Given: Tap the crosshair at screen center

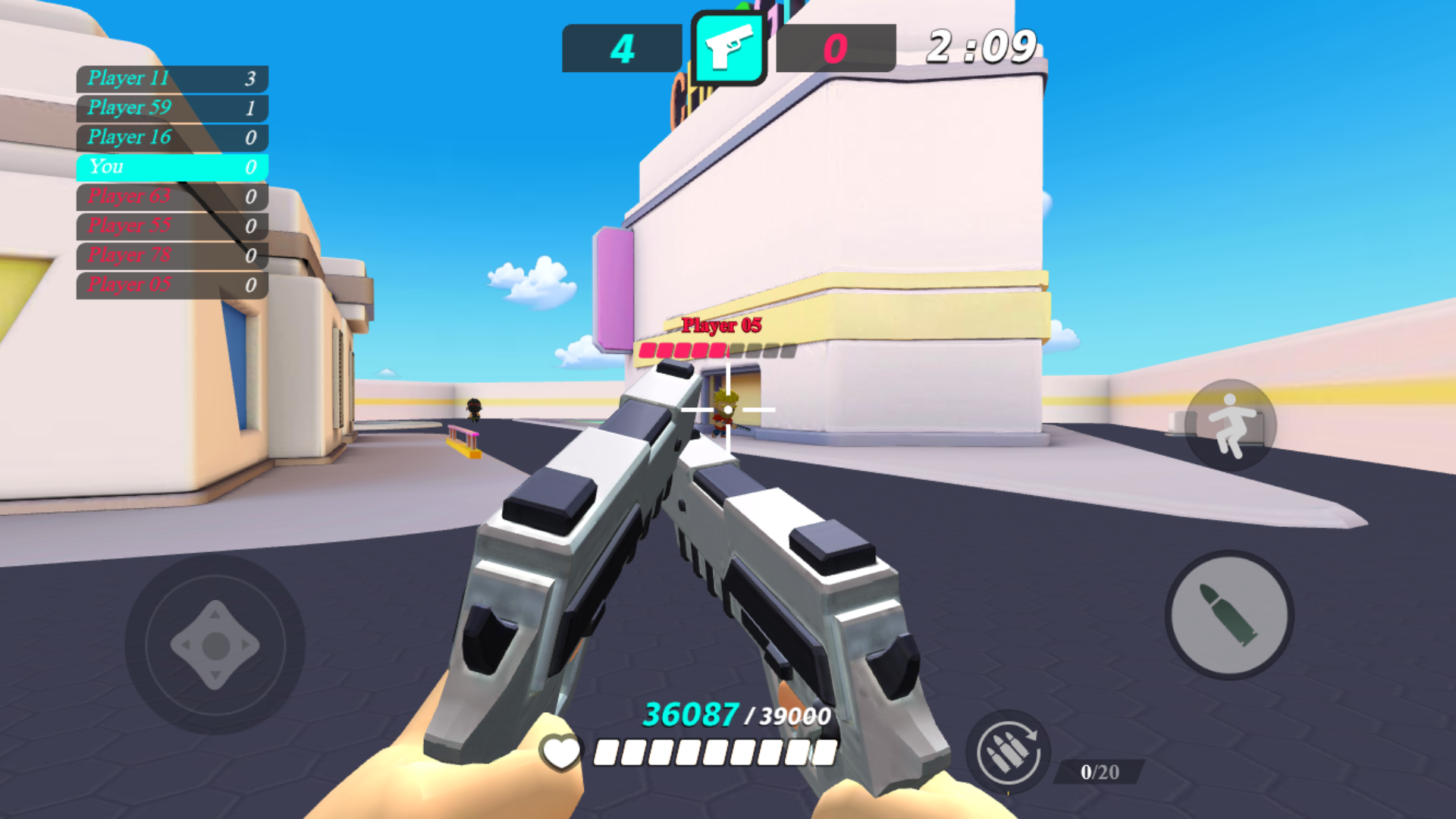Looking at the screenshot, I should pyautogui.click(x=726, y=408).
